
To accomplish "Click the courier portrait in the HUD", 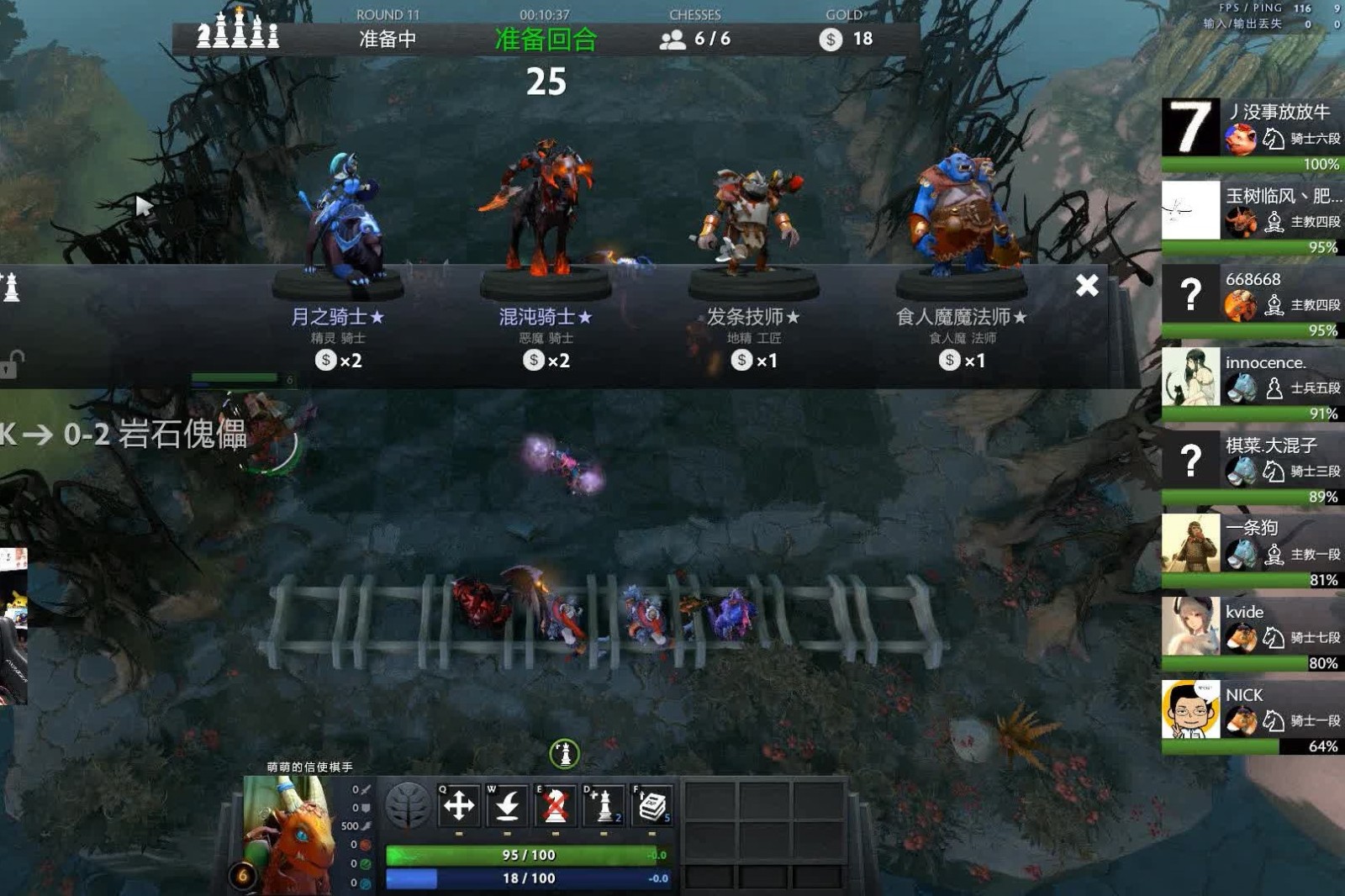I will point(286,835).
